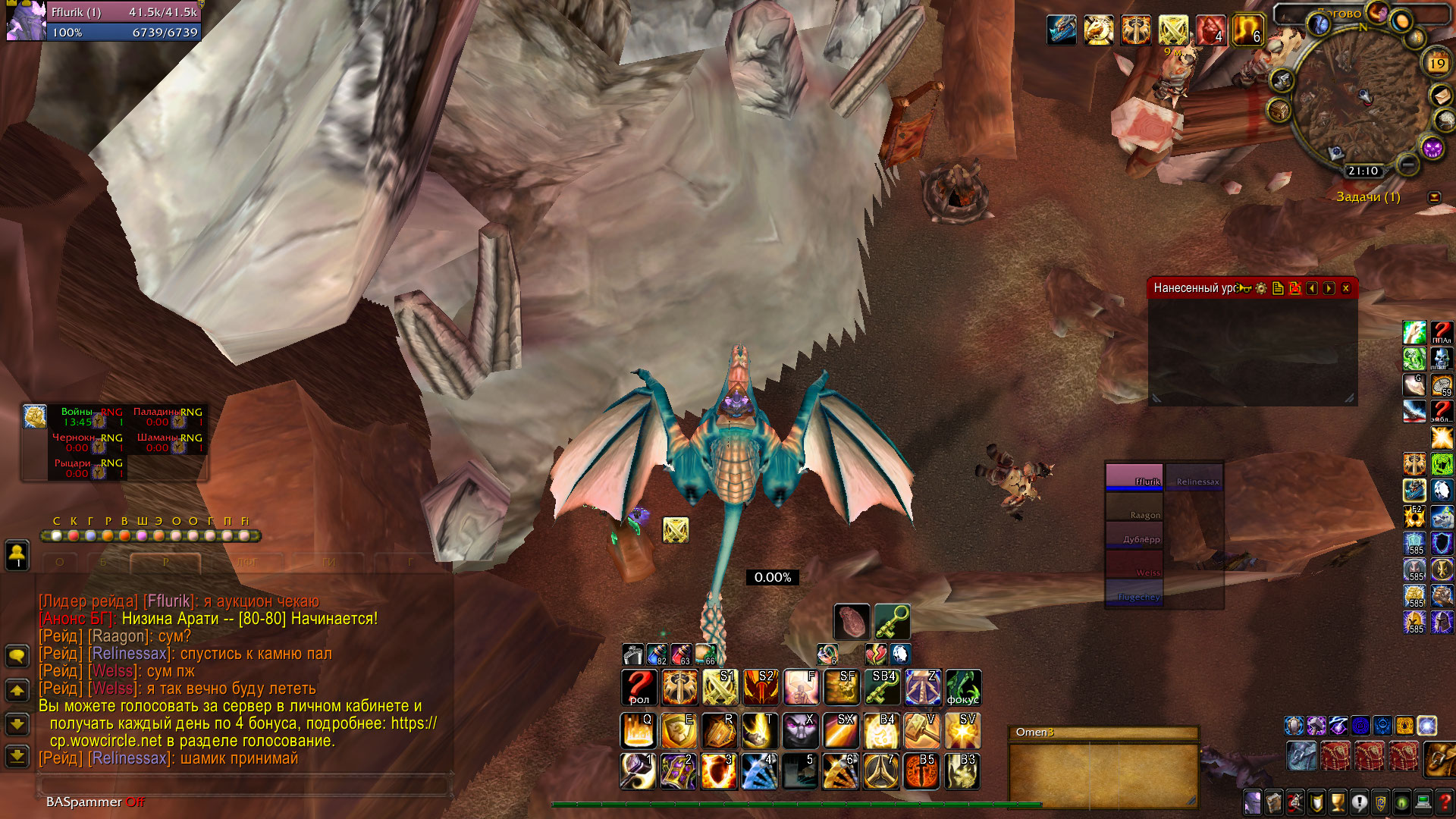
Task: Collapse the 'Задачи (1)' objectives tracker
Action: point(1434,197)
